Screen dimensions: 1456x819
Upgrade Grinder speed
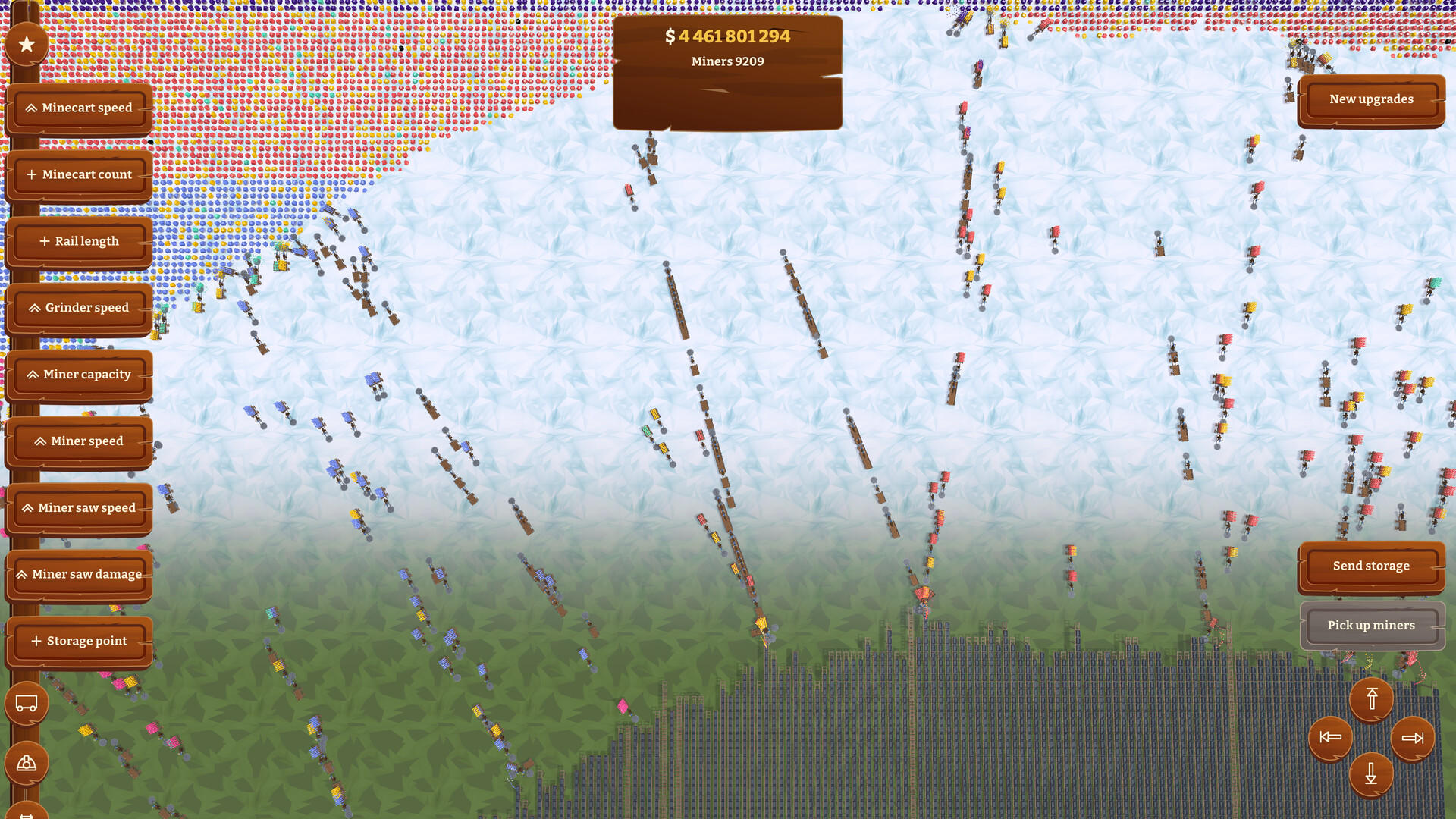coord(80,308)
